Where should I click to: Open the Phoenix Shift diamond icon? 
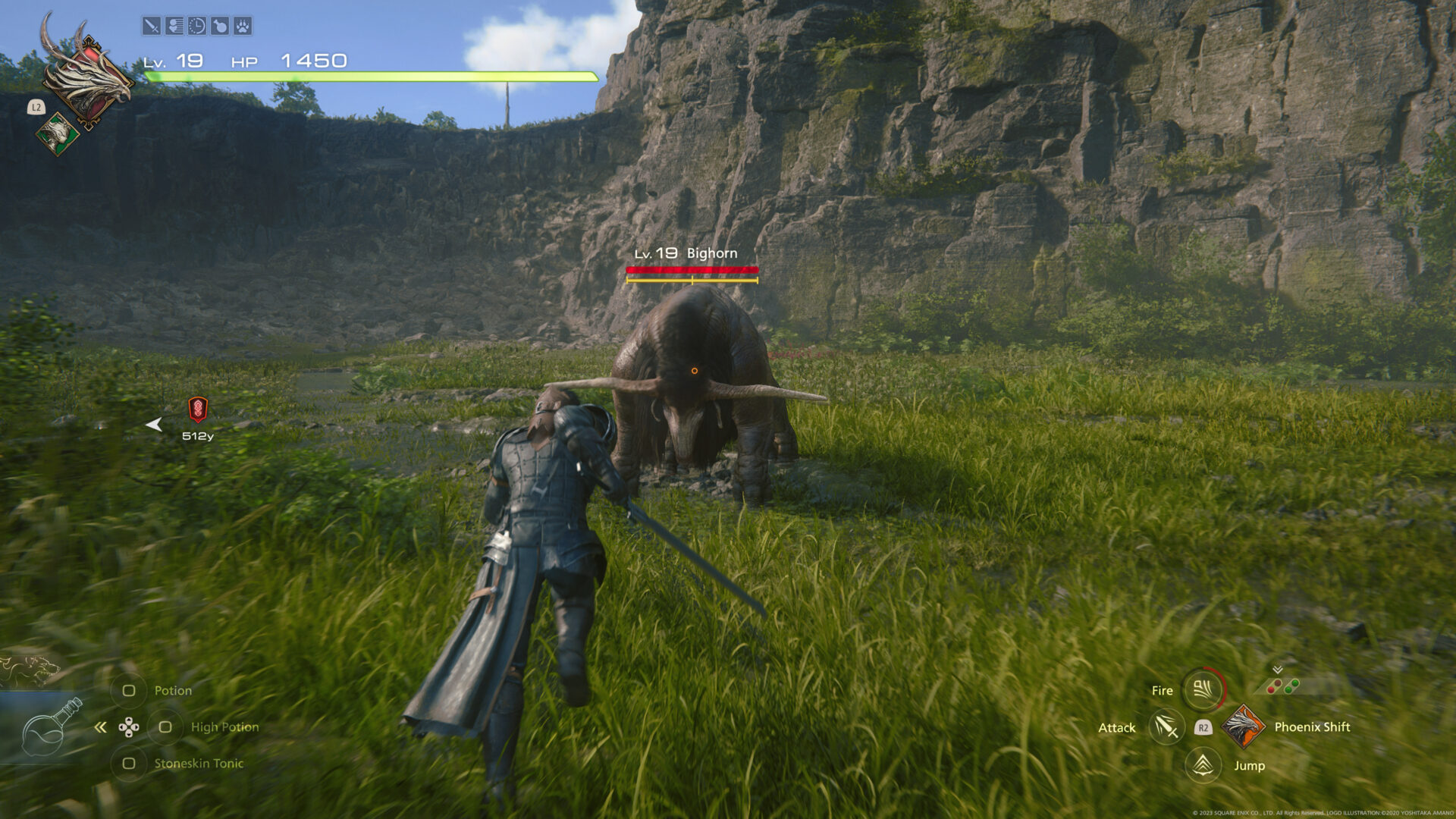tap(1242, 728)
